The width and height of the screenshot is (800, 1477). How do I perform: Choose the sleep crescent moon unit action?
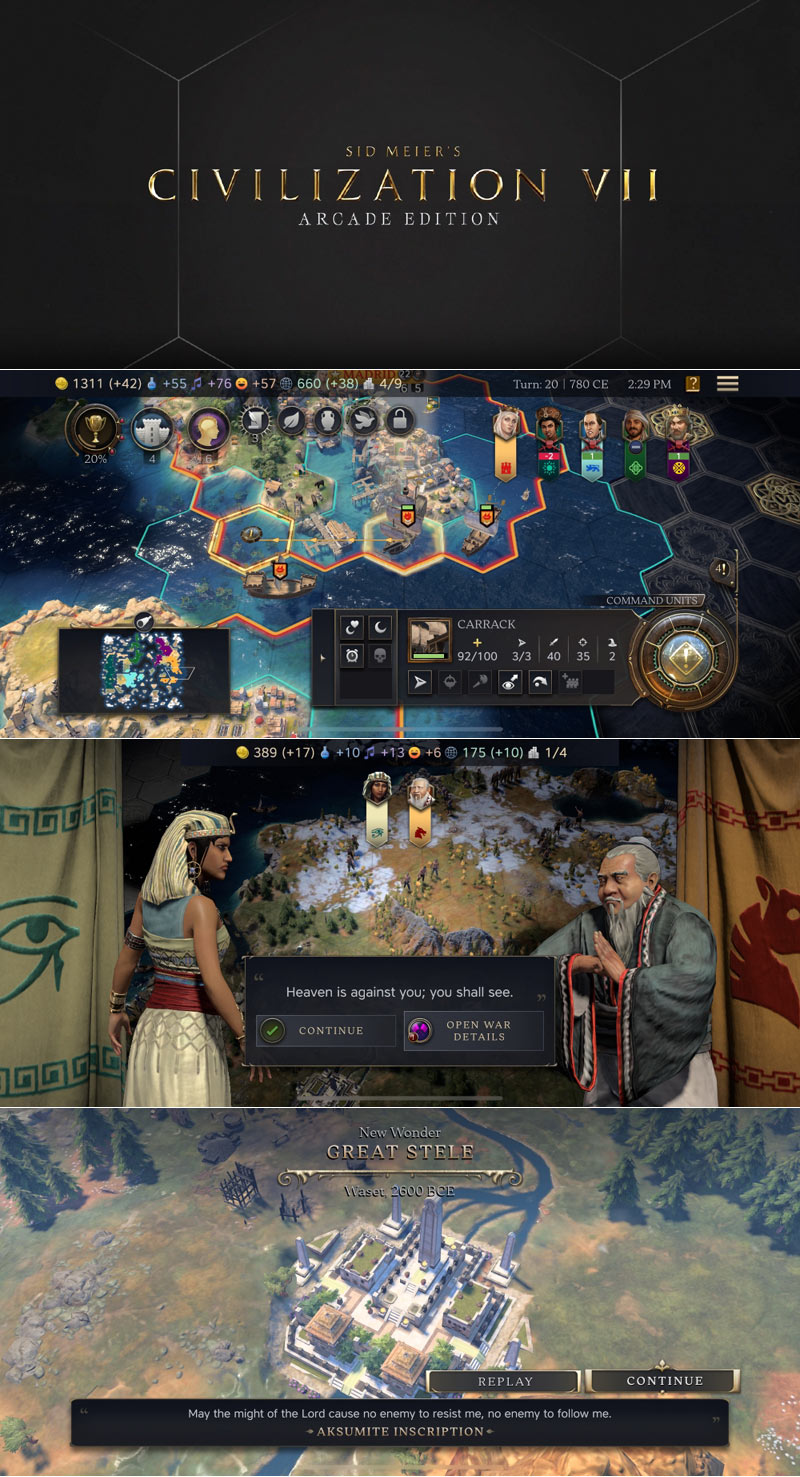coord(380,627)
